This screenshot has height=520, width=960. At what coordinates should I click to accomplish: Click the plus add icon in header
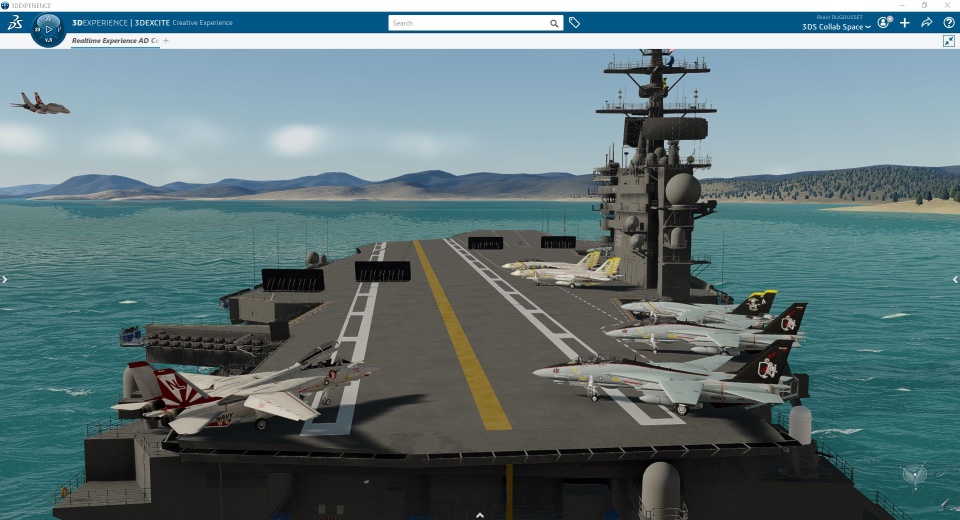point(905,22)
